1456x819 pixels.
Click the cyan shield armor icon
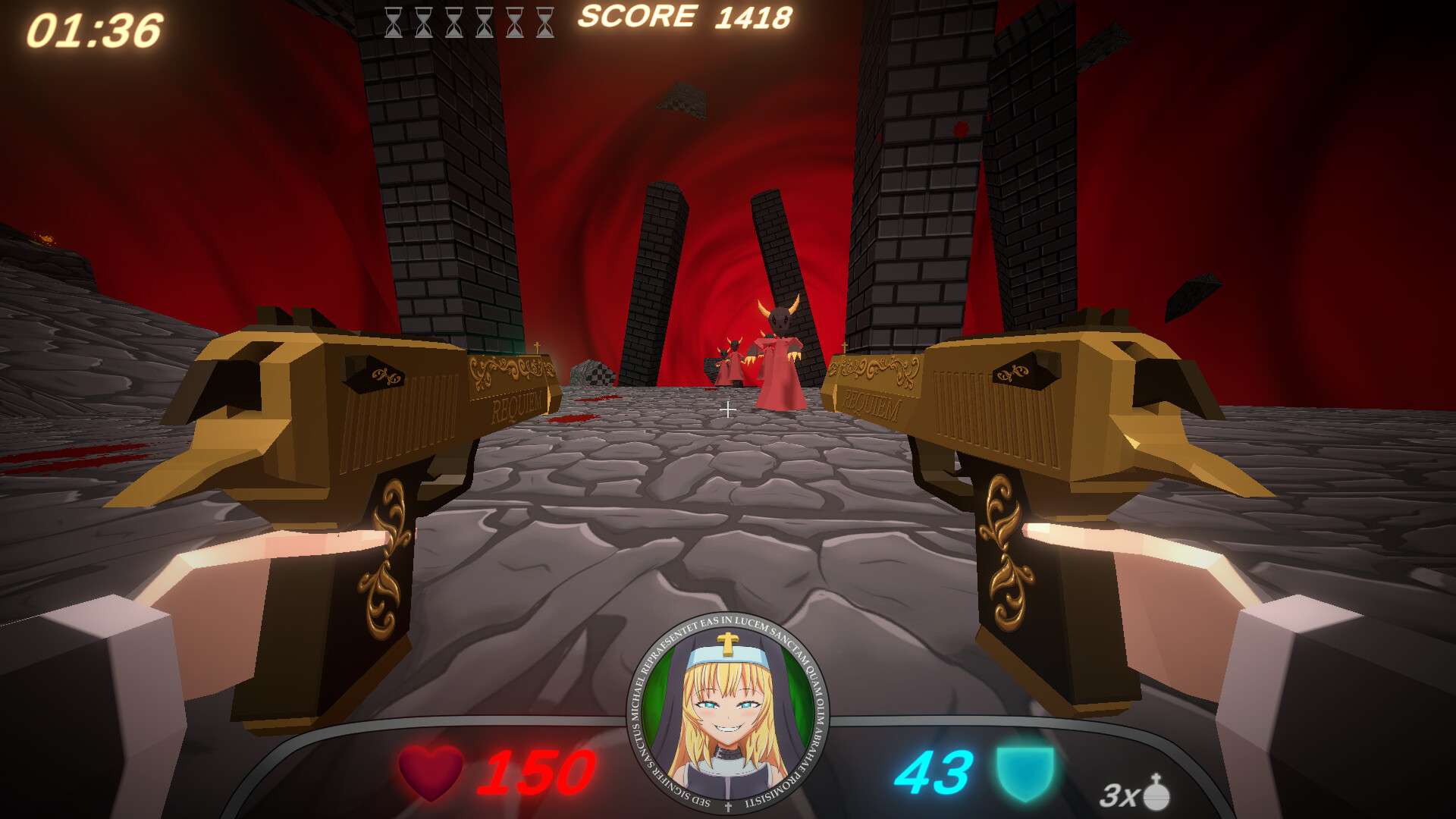(1025, 772)
